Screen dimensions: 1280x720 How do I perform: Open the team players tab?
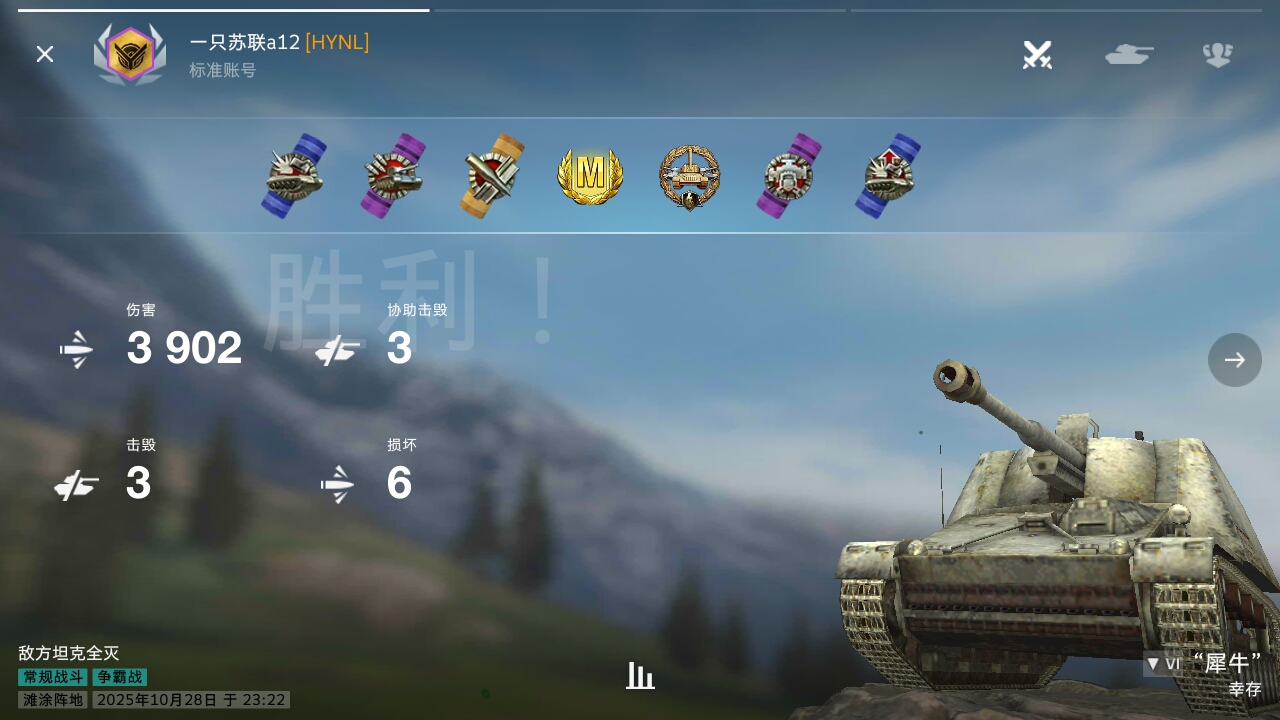(1217, 54)
